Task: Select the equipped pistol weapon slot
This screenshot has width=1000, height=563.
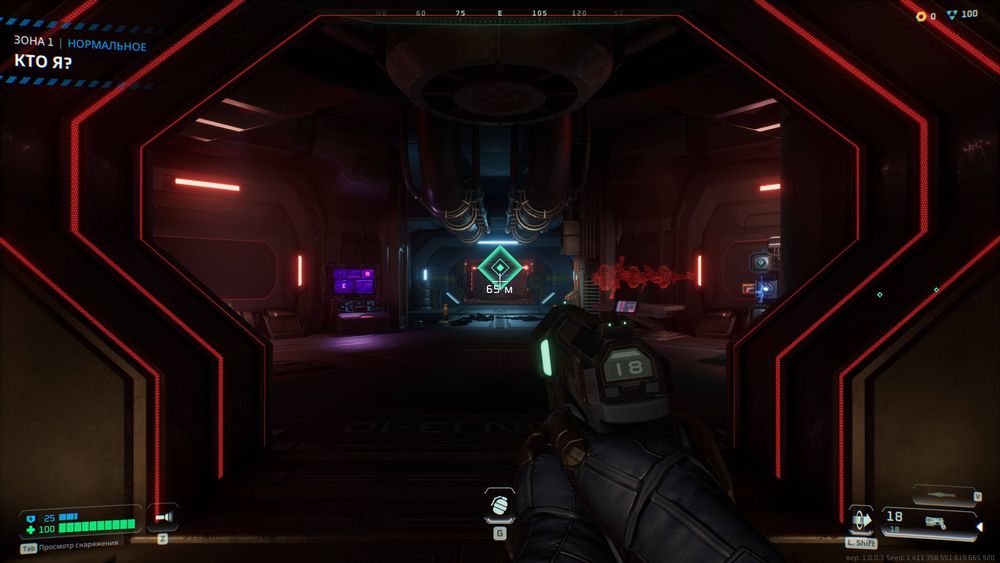Action: click(x=927, y=521)
